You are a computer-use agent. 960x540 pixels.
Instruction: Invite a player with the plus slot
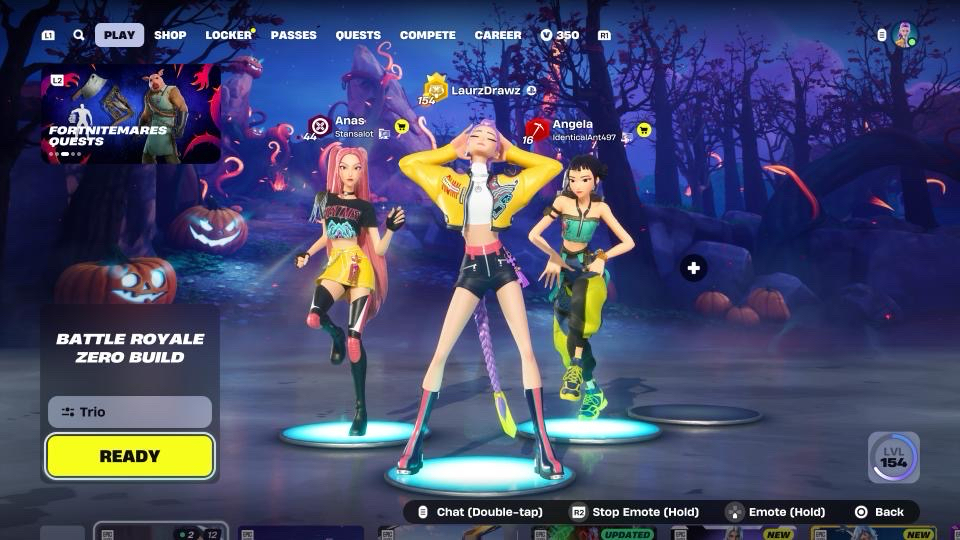(694, 268)
